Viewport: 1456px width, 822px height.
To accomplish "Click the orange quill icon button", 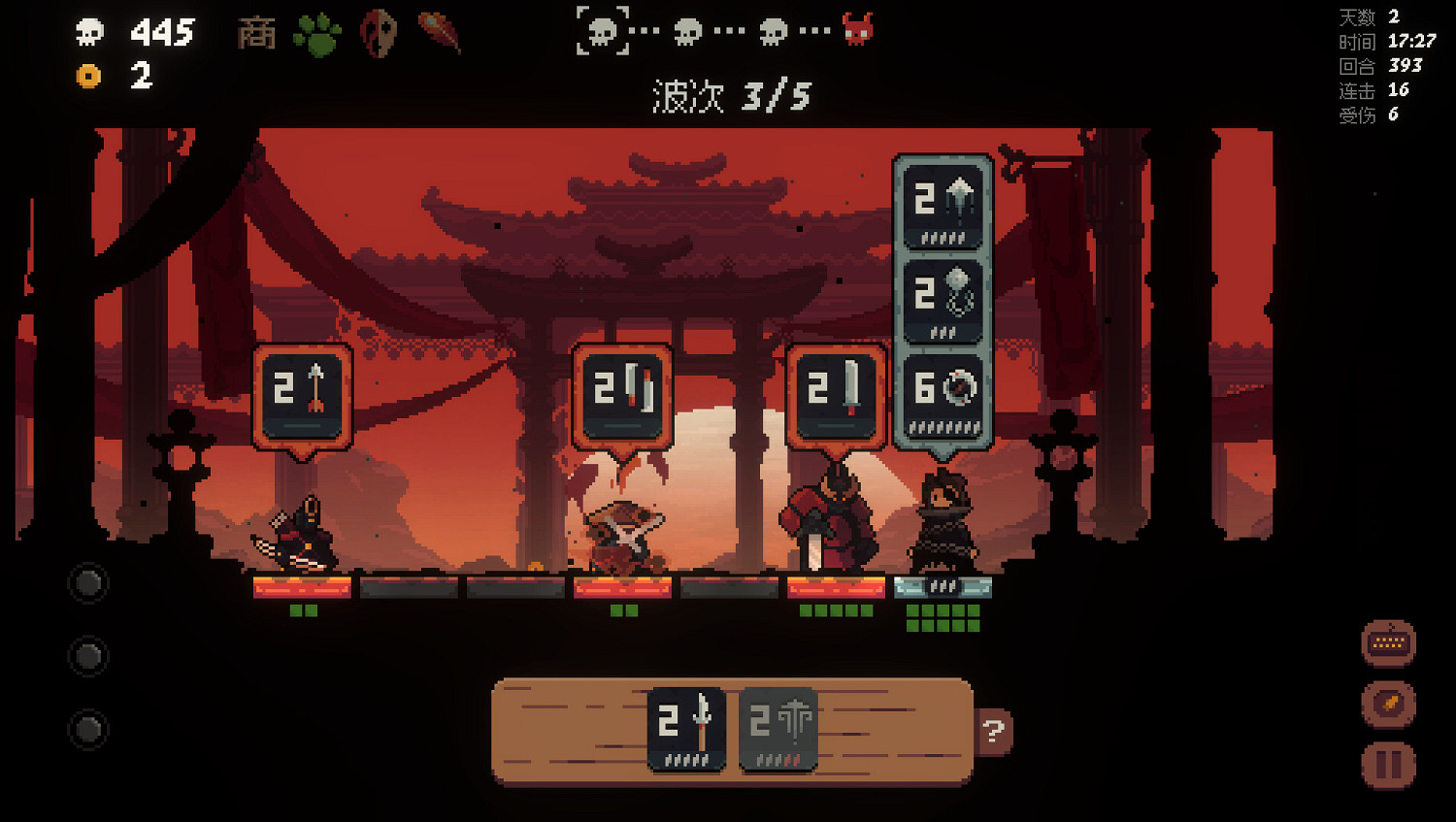I will [x=1390, y=704].
